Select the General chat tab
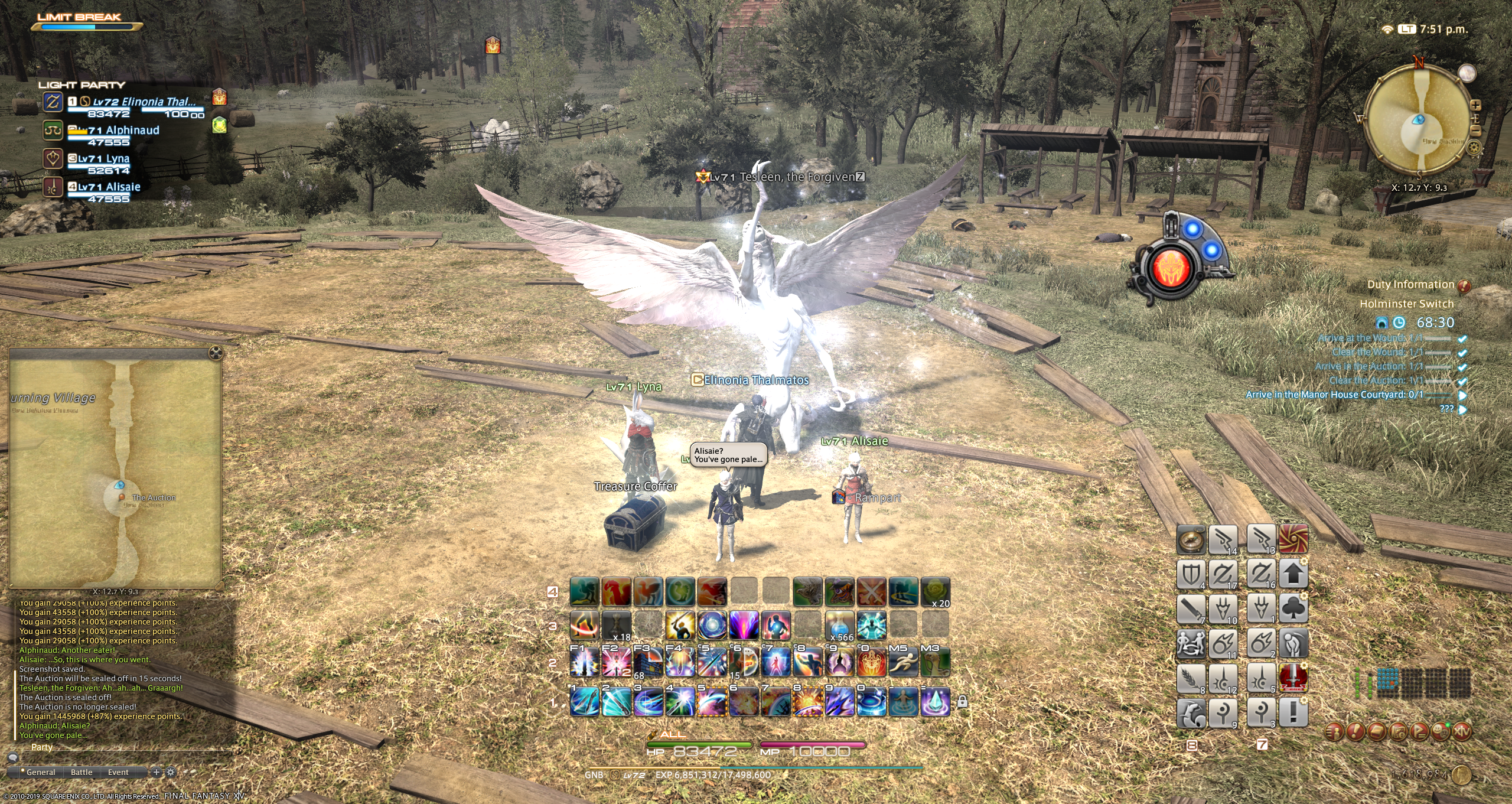Viewport: 1512px width, 804px height. [x=40, y=772]
